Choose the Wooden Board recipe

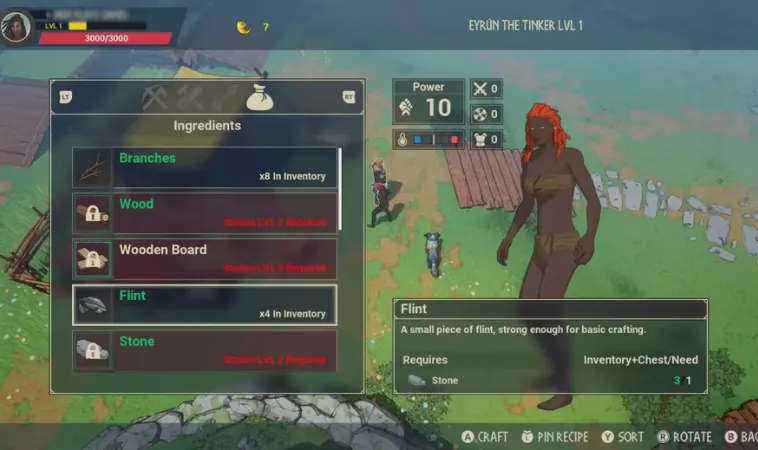[205, 259]
